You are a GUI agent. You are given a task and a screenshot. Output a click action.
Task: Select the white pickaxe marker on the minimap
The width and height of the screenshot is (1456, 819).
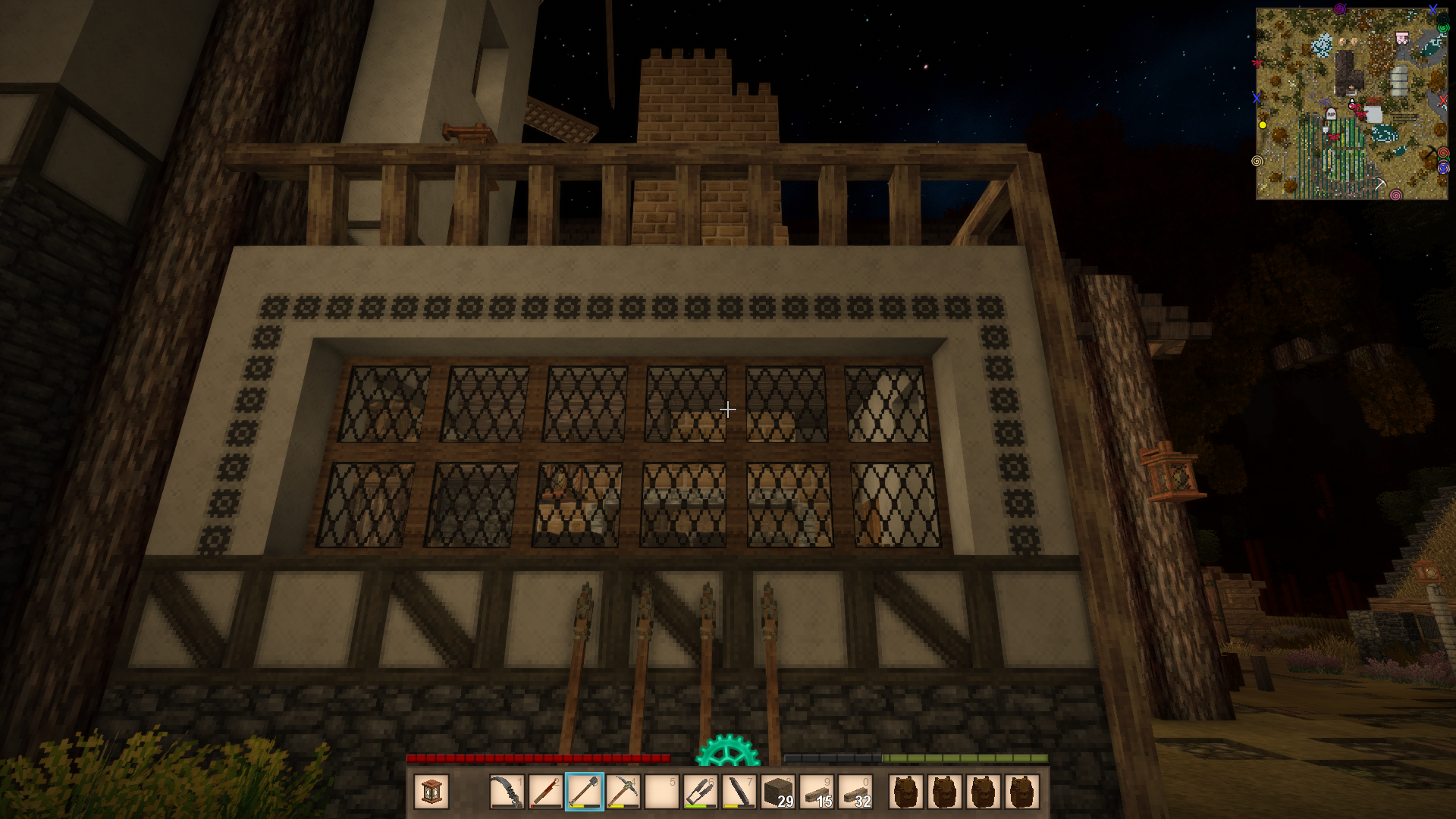click(x=1380, y=184)
